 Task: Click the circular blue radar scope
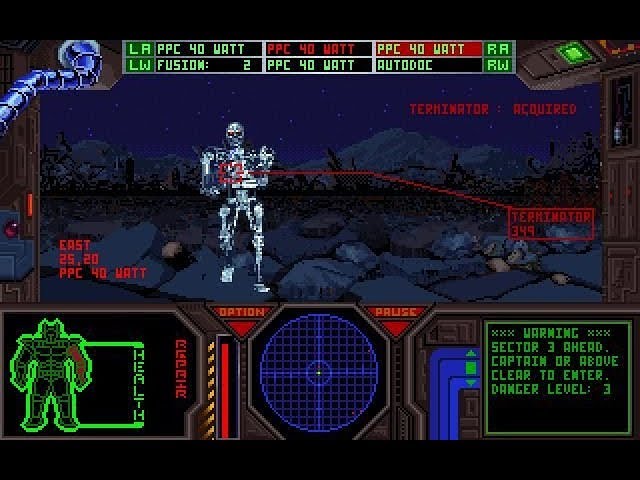pos(318,372)
